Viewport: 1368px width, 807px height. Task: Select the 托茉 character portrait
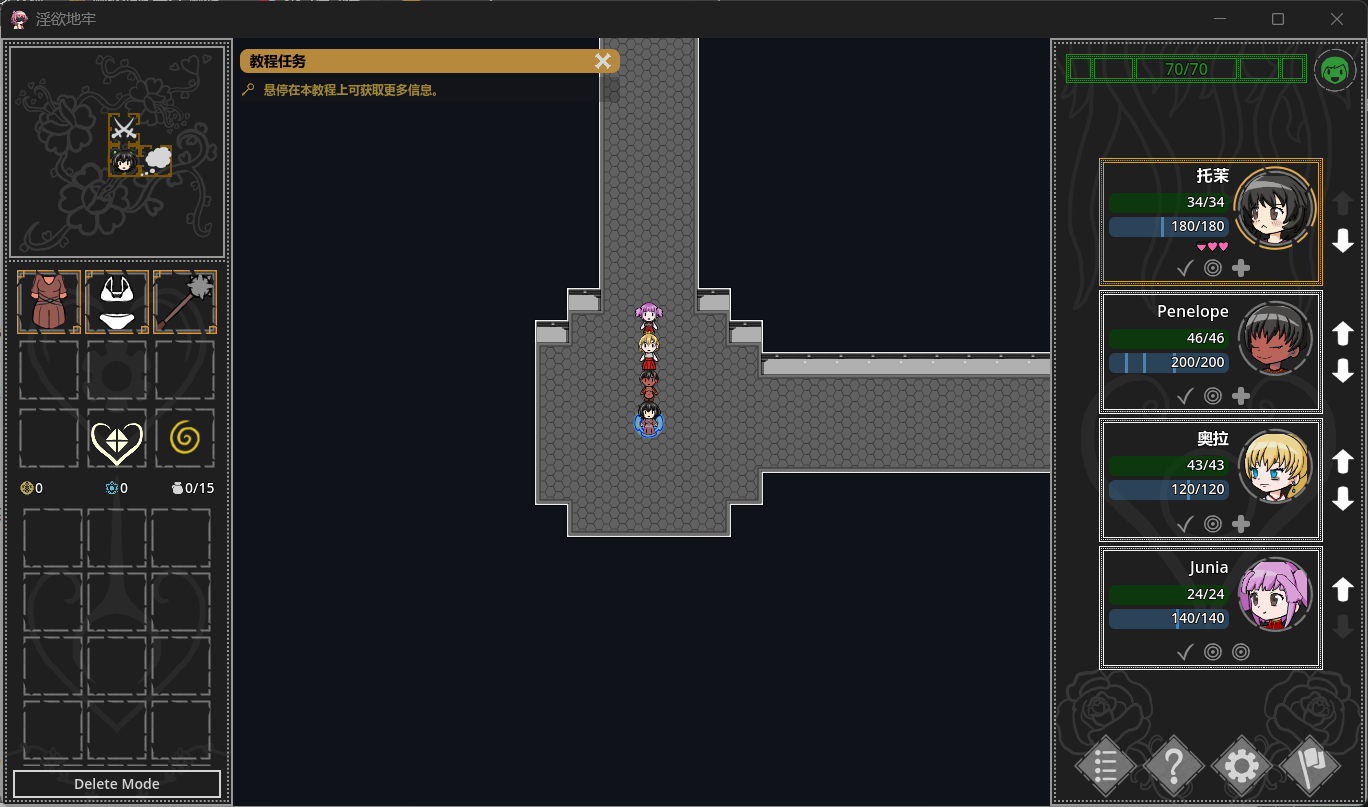[1273, 208]
